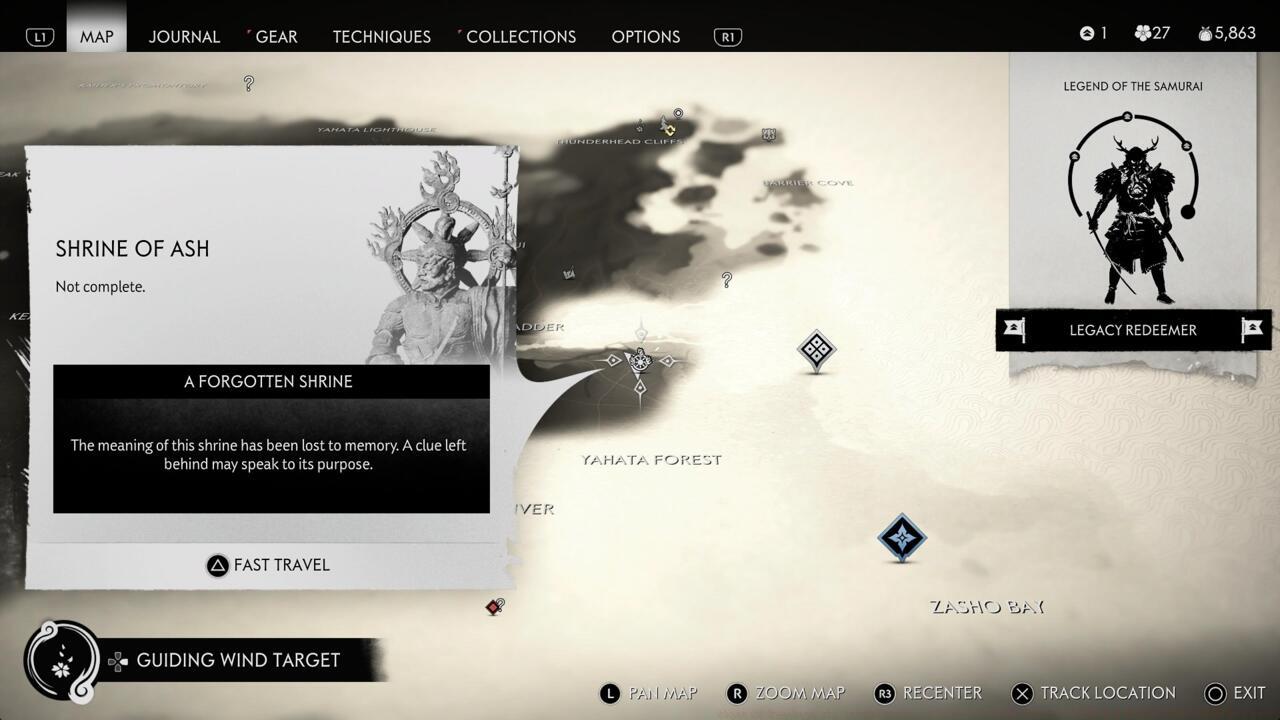The height and width of the screenshot is (720, 1280).
Task: Select the blue diamond marker in Zasho Bay
Action: pos(901,538)
